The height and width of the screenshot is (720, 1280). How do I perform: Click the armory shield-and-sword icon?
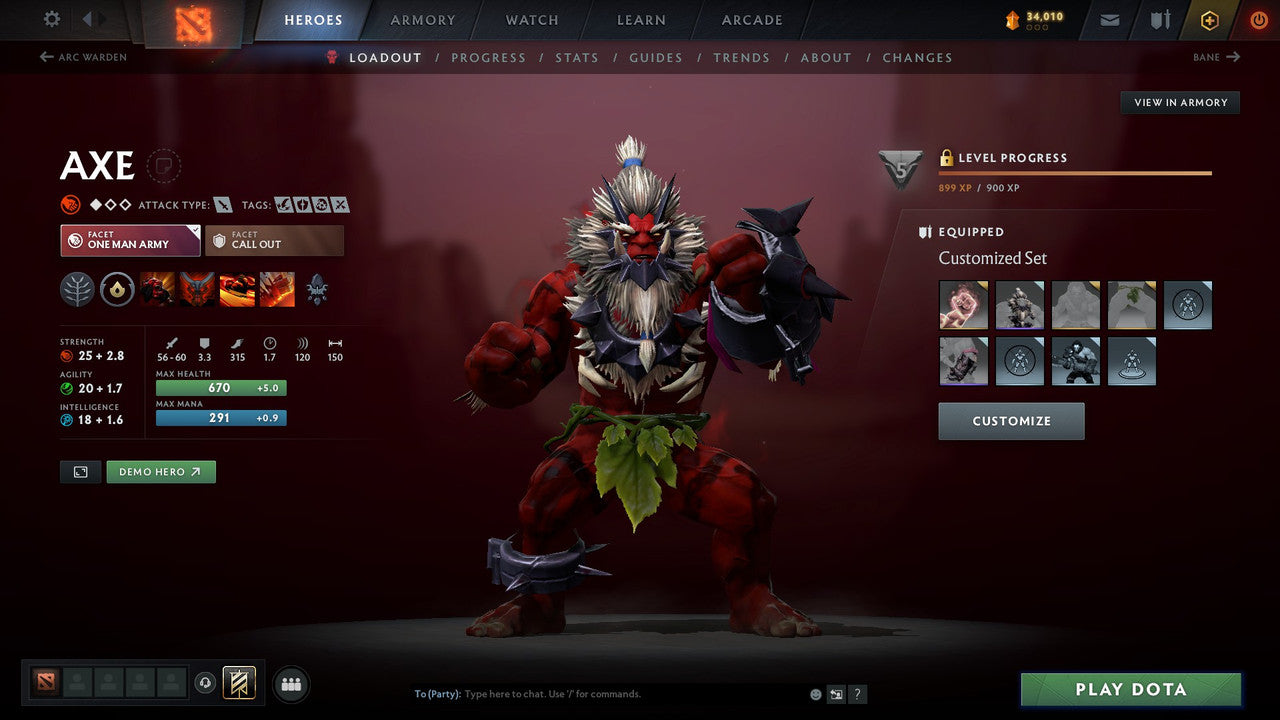coord(1160,20)
